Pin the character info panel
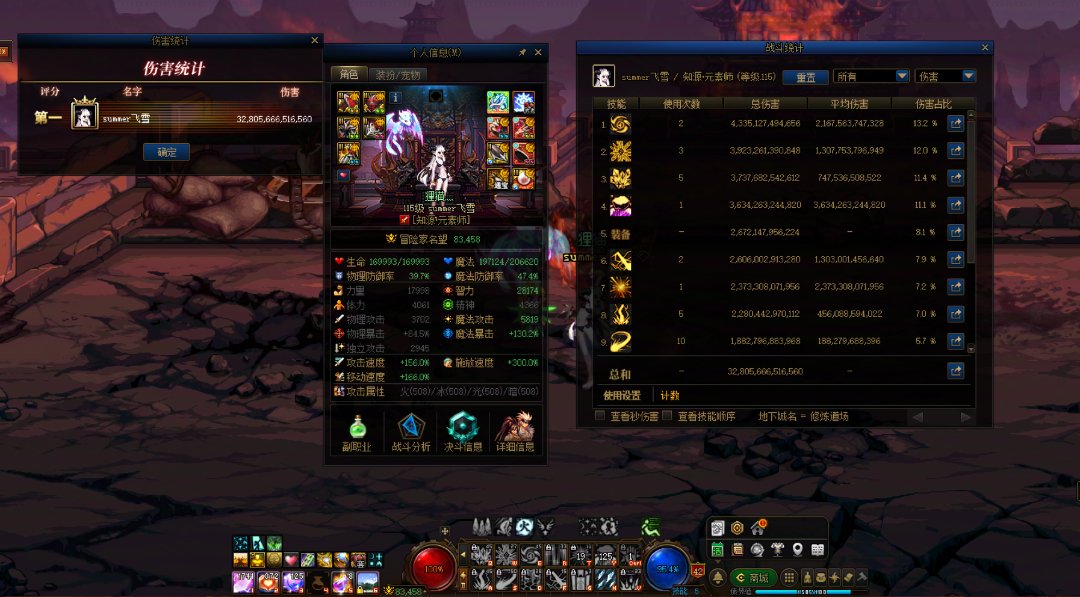Screen dimensions: 1080x597 tap(522, 52)
